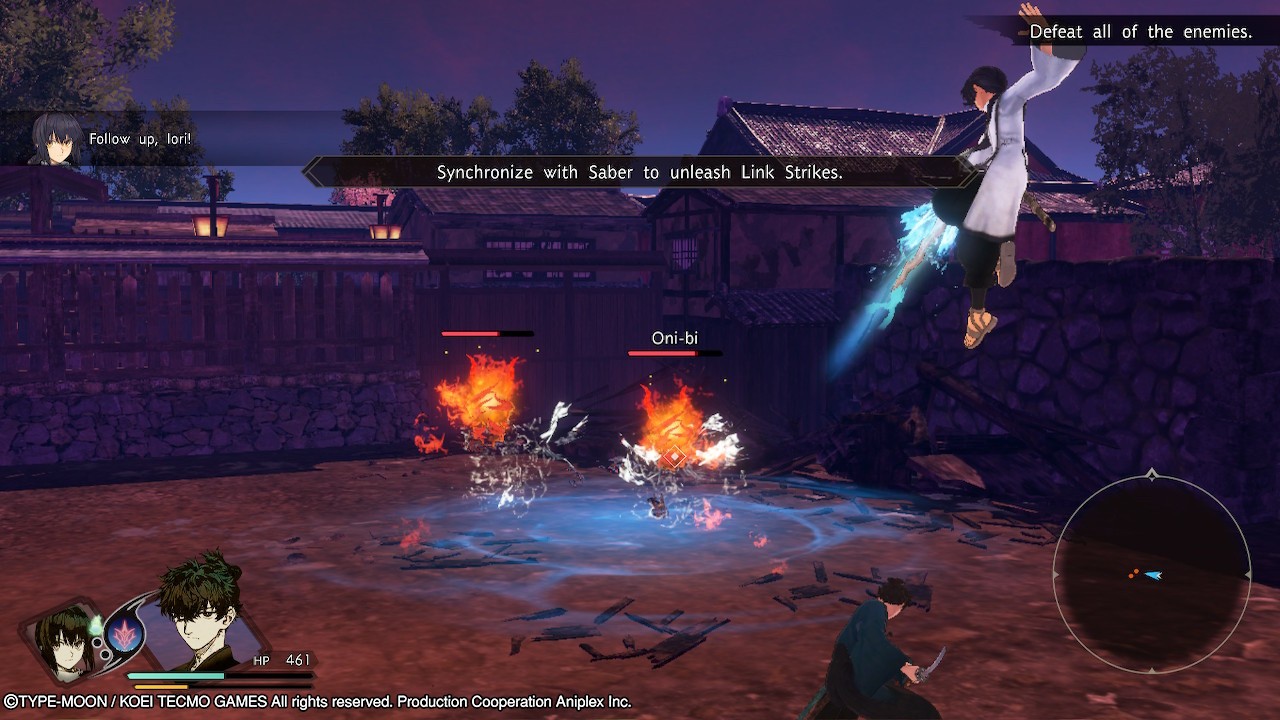This screenshot has height=720, width=1280.
Task: Select the Link Strikes tutorial banner
Action: pos(640,172)
